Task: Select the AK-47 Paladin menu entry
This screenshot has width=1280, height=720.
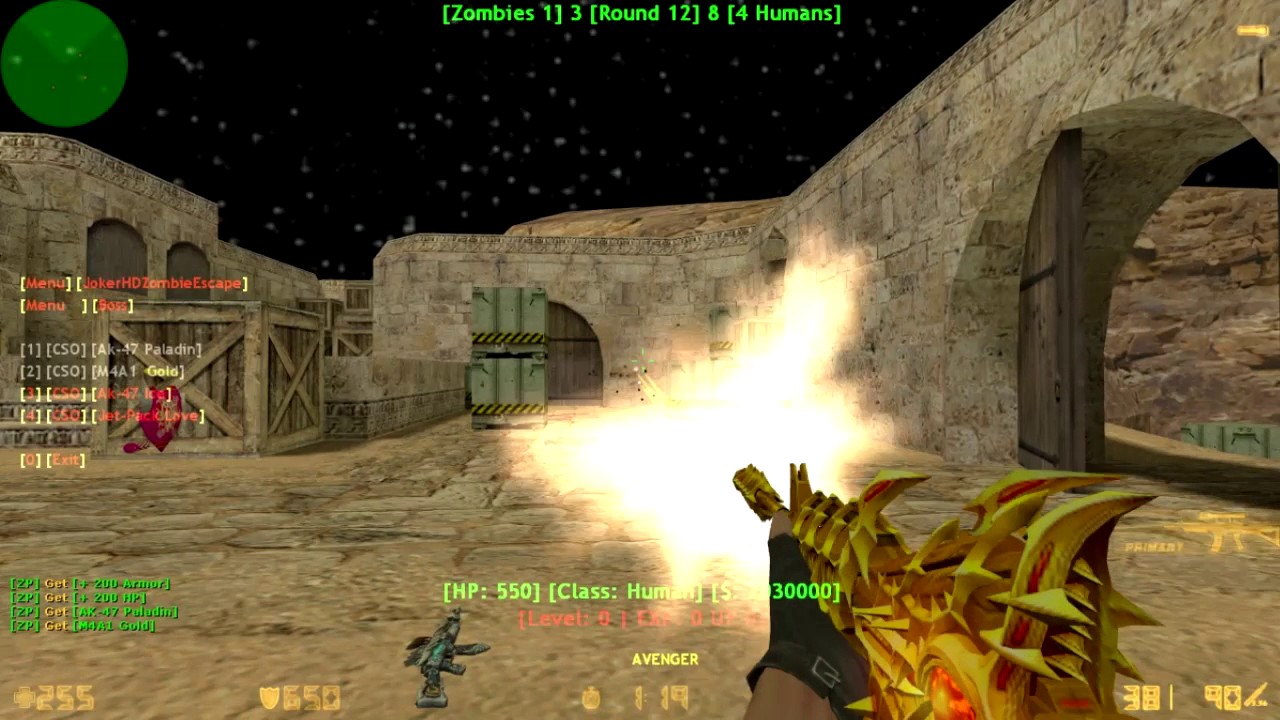Action: [111, 350]
